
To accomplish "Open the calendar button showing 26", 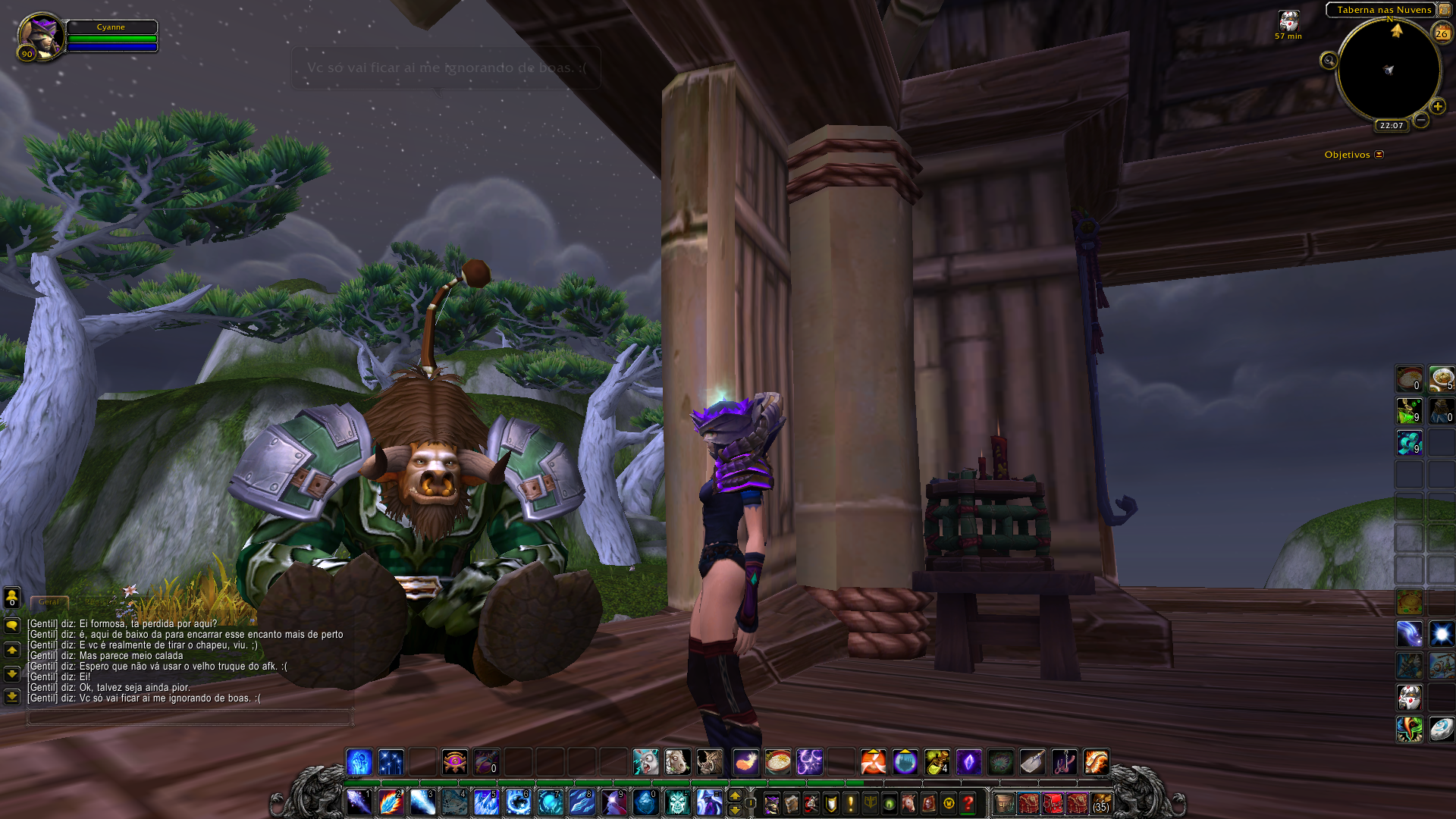I will [x=1441, y=33].
